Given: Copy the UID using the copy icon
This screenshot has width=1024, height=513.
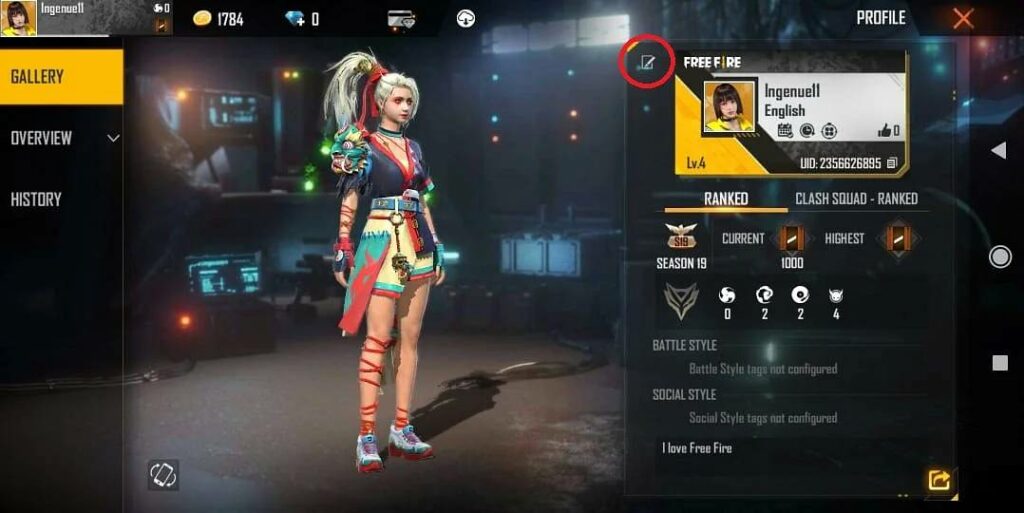Looking at the screenshot, I should pyautogui.click(x=892, y=163).
